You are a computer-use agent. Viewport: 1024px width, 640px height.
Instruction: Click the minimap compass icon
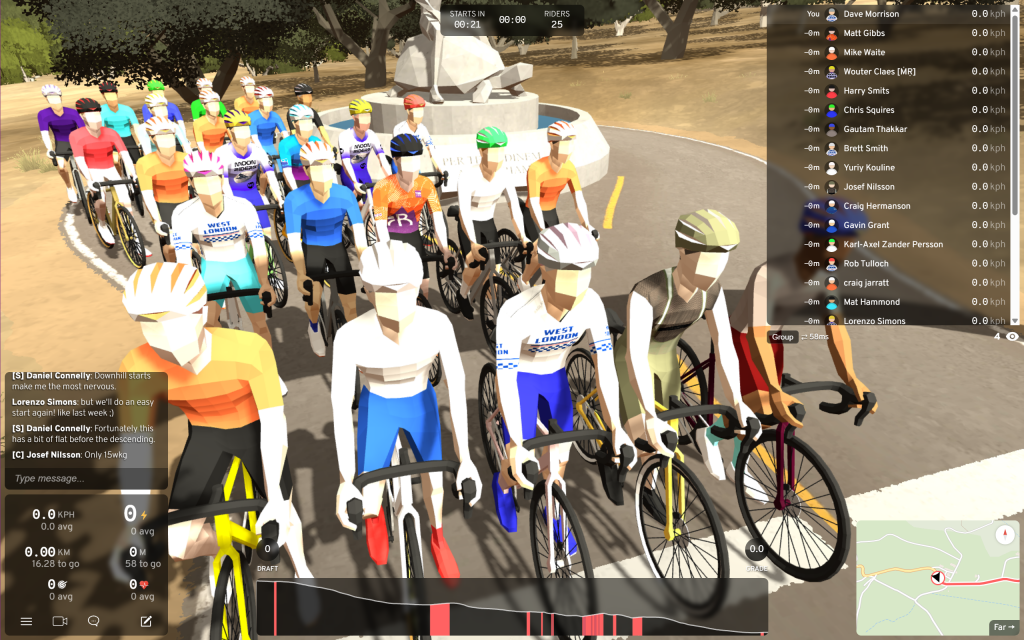pos(1004,536)
